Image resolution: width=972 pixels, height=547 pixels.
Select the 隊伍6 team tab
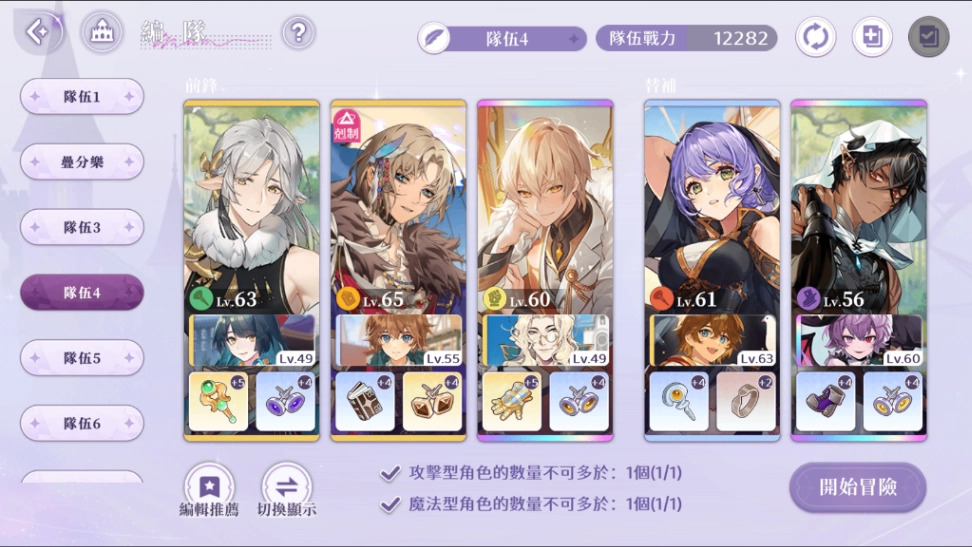point(82,423)
